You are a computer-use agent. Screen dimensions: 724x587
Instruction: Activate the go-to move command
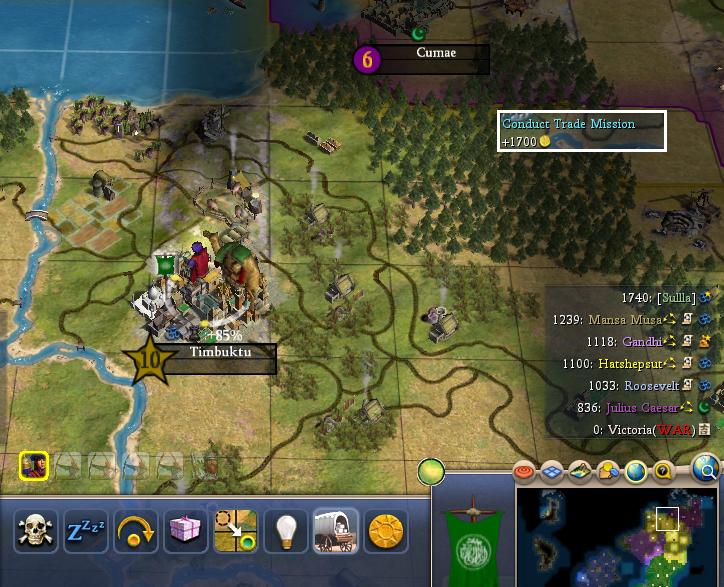[x=236, y=531]
